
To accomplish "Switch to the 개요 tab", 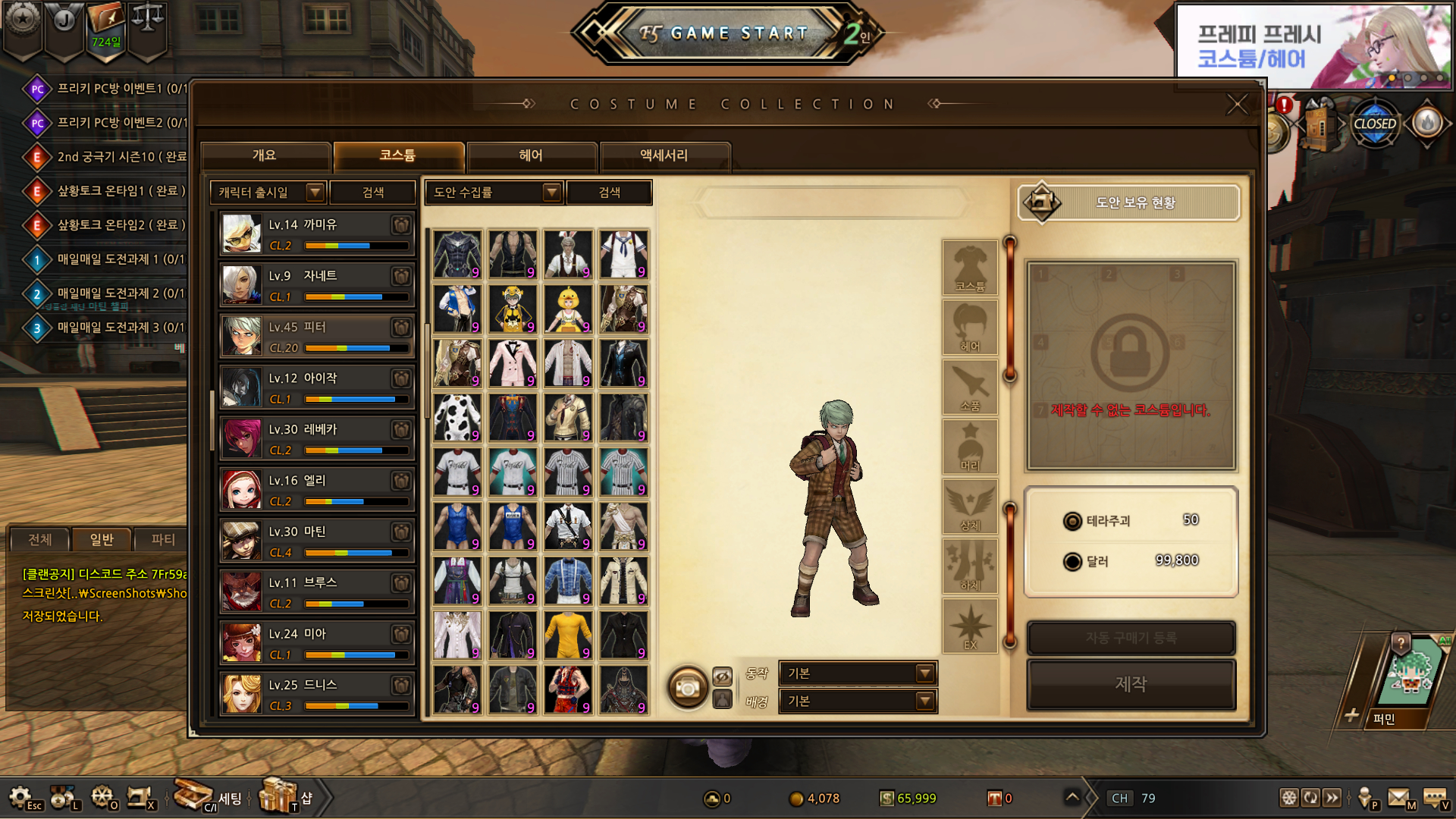I will click(x=265, y=155).
